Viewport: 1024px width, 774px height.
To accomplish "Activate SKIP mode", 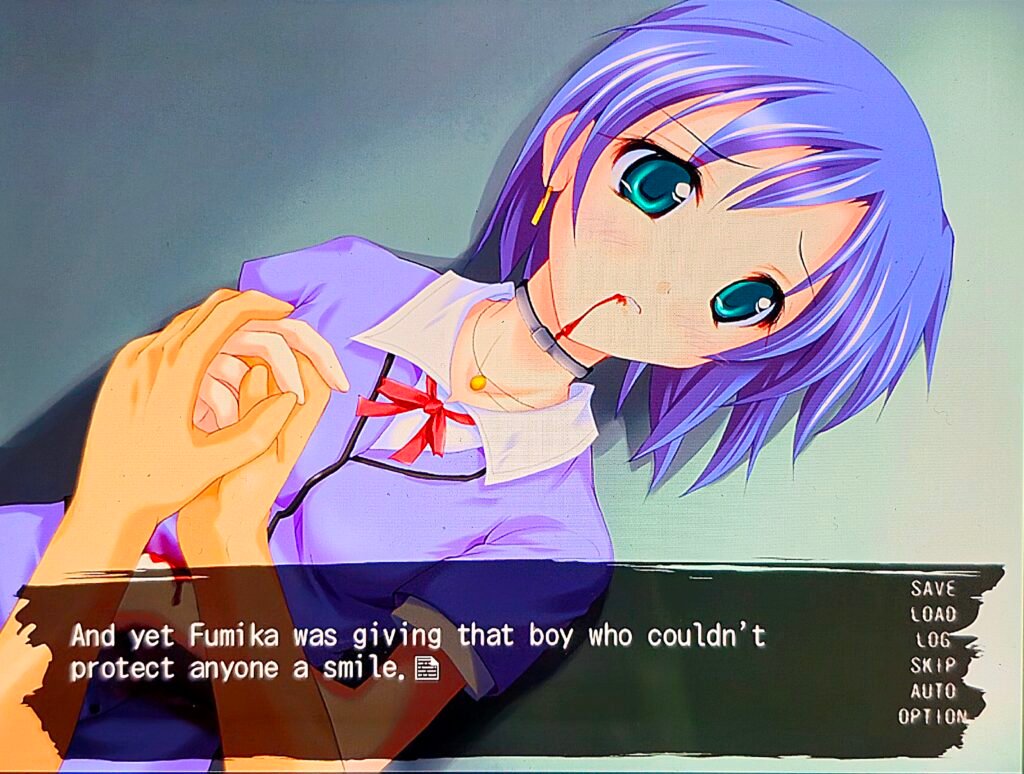I will [932, 665].
